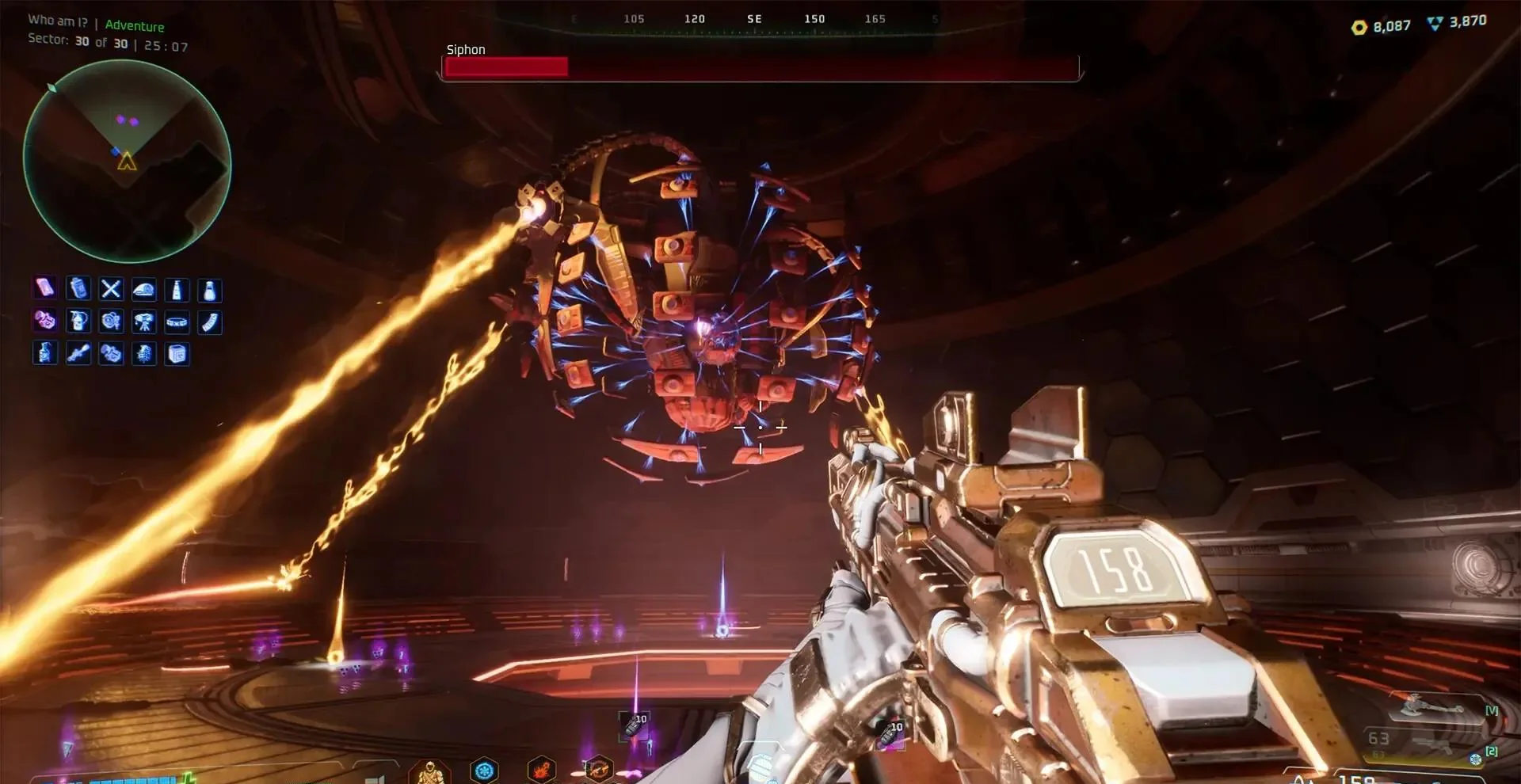Activate the blue frost hexagon ability
1521x784 pixels.
click(484, 770)
